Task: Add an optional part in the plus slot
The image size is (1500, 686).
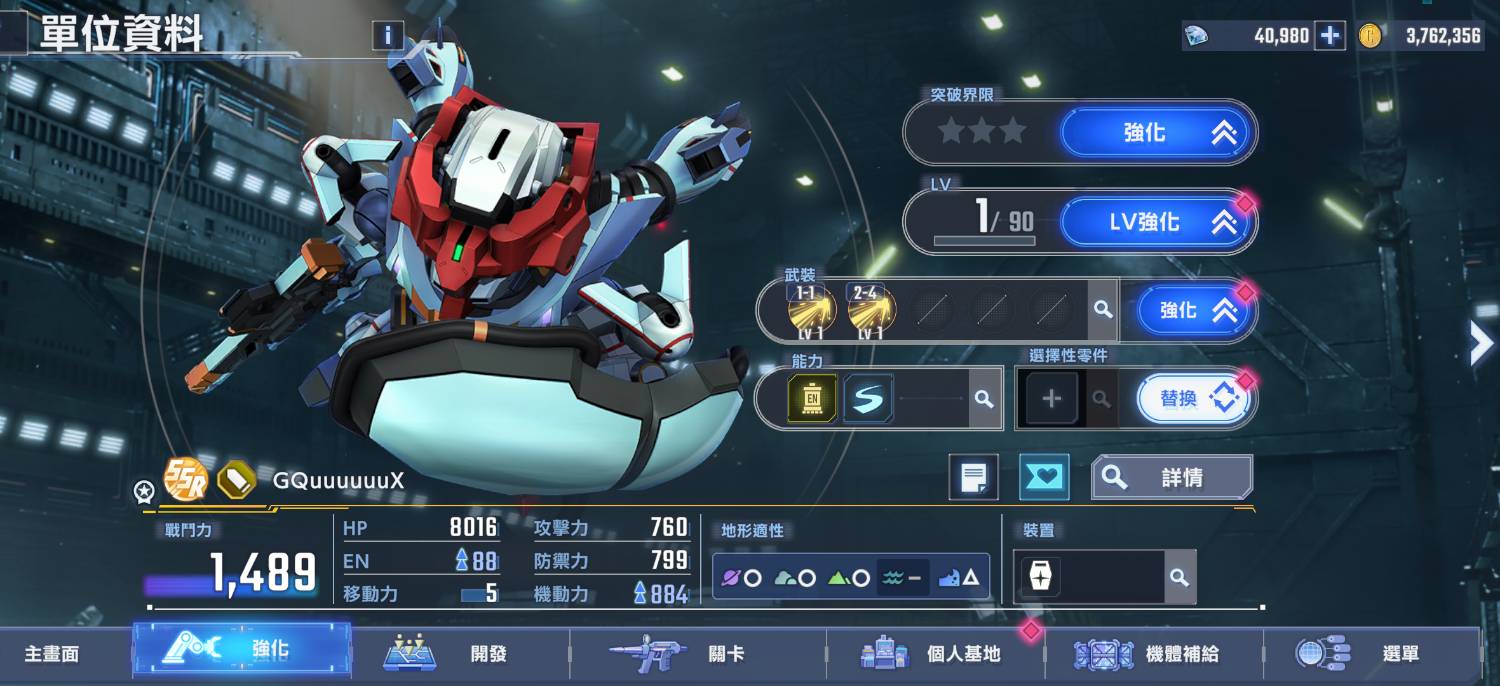Action: [x=1051, y=399]
